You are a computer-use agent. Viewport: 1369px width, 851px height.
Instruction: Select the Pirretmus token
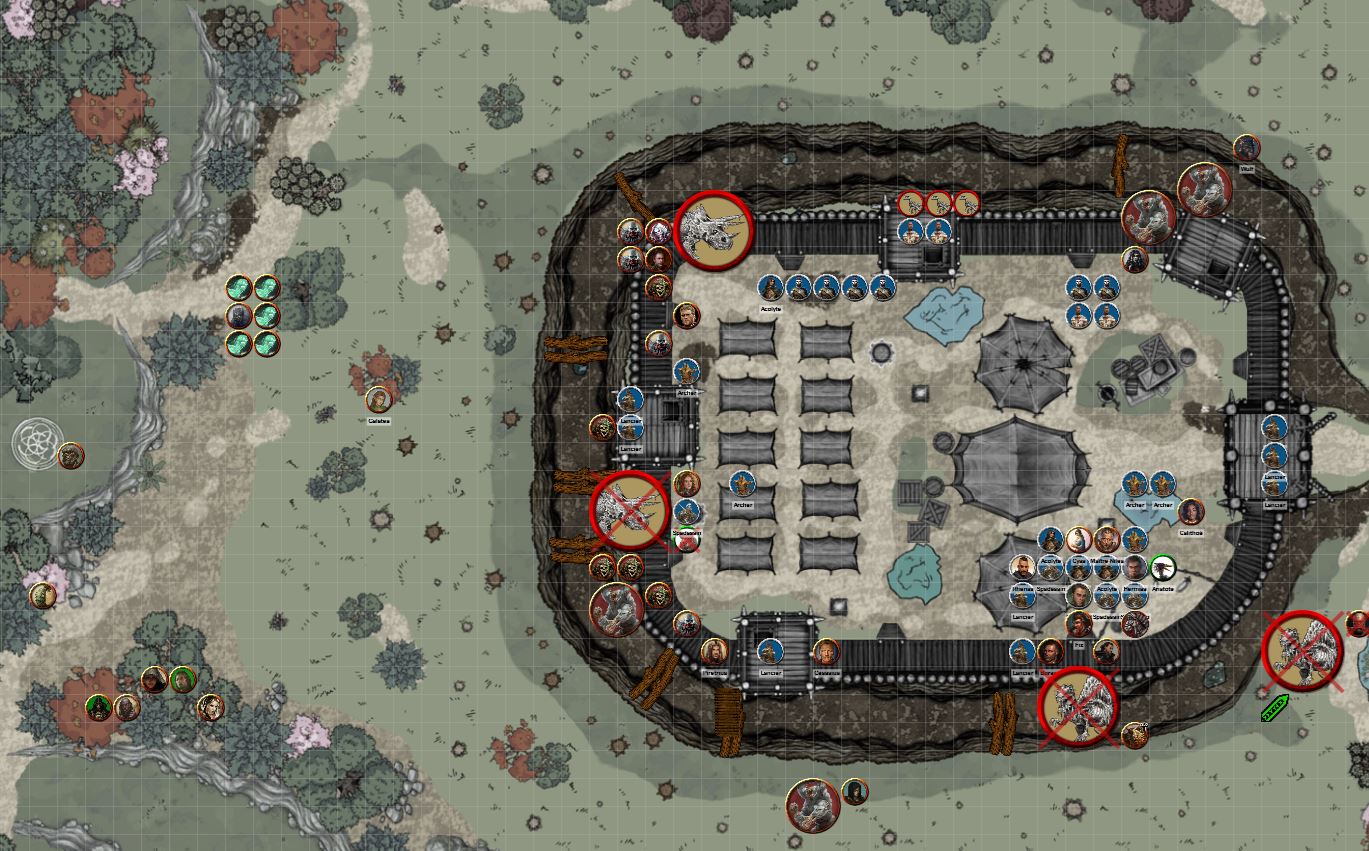[714, 652]
